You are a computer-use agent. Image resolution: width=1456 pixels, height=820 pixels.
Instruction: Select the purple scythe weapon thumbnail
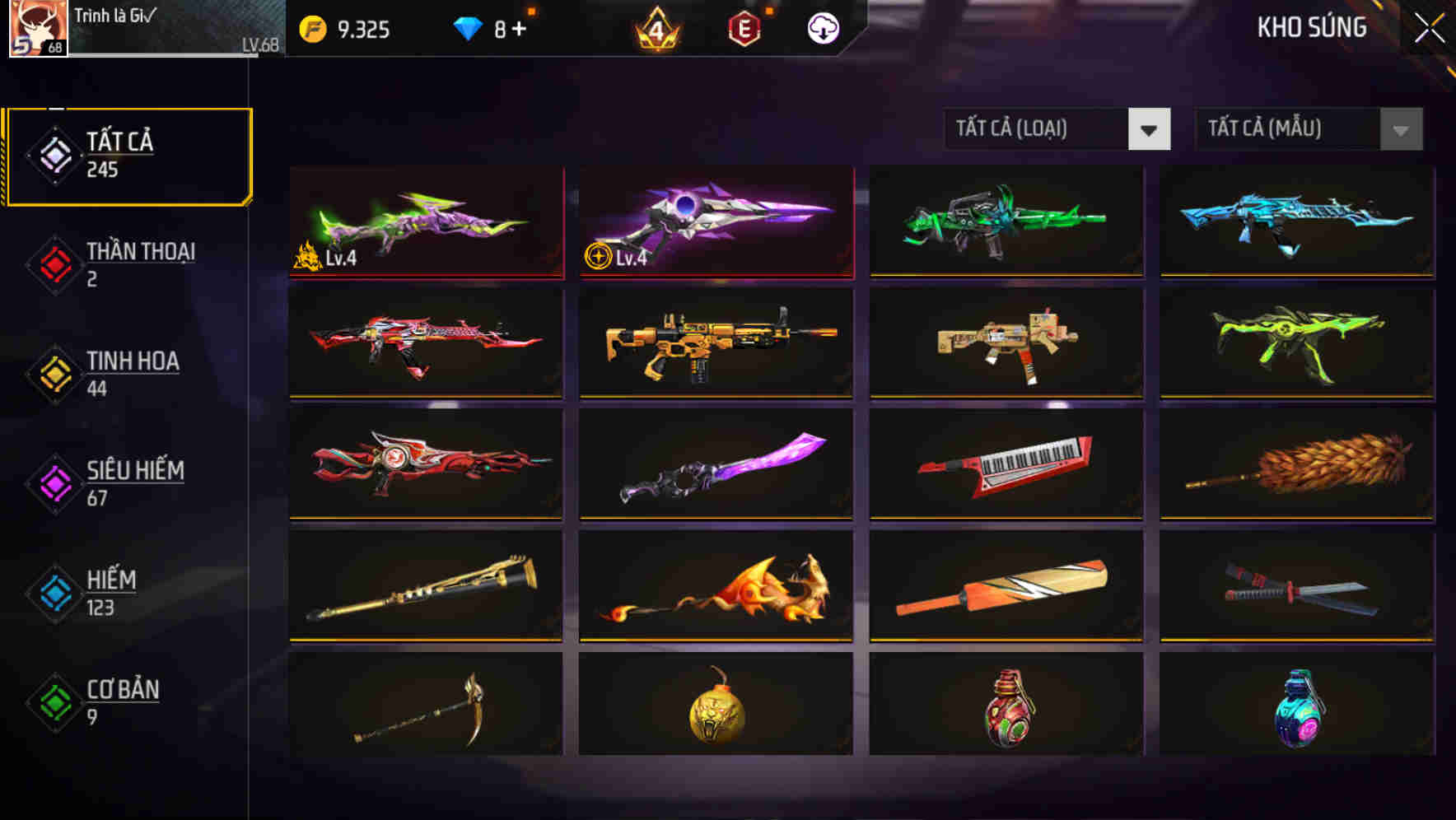pos(716,465)
